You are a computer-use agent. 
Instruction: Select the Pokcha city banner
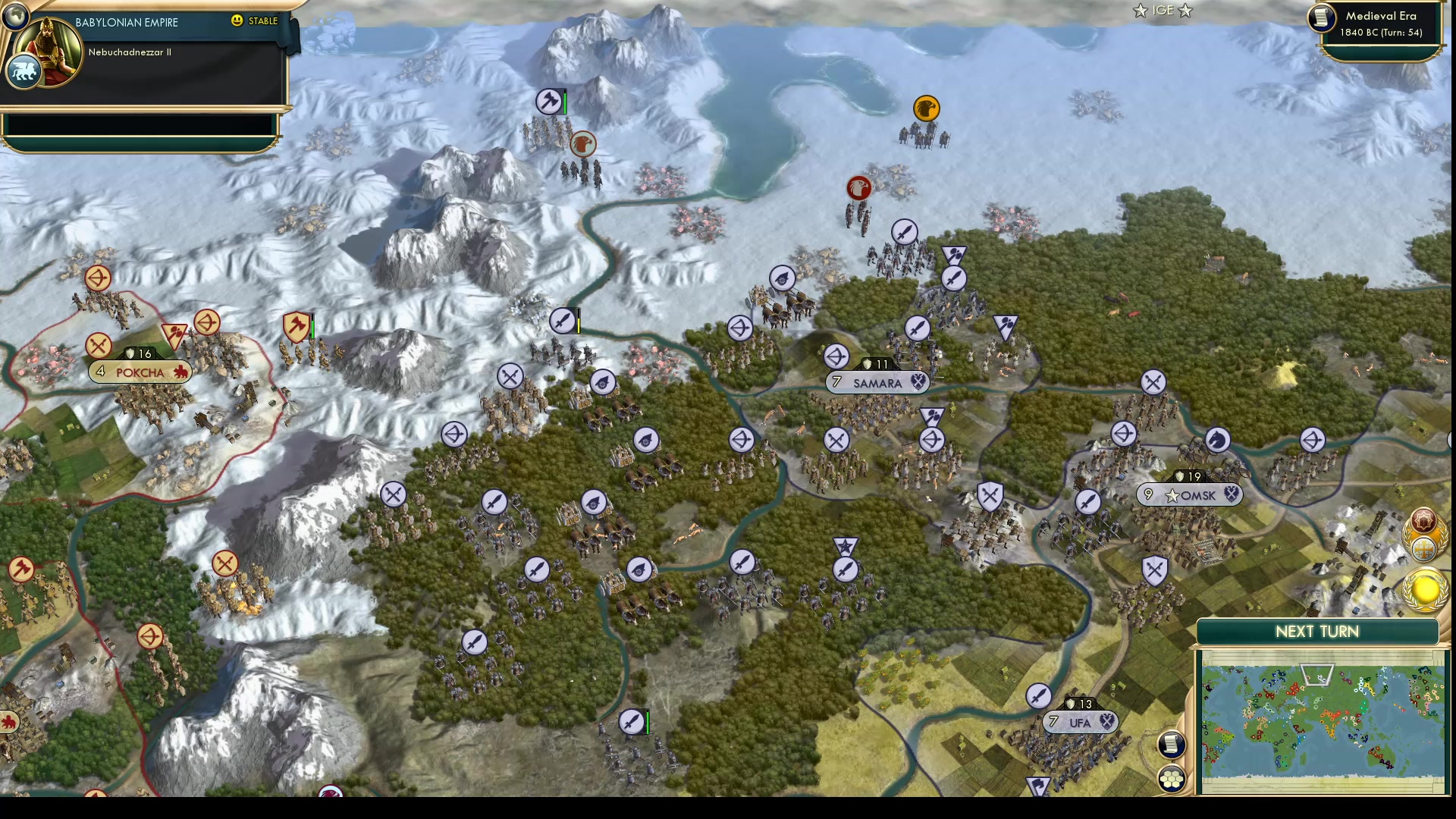tap(140, 372)
